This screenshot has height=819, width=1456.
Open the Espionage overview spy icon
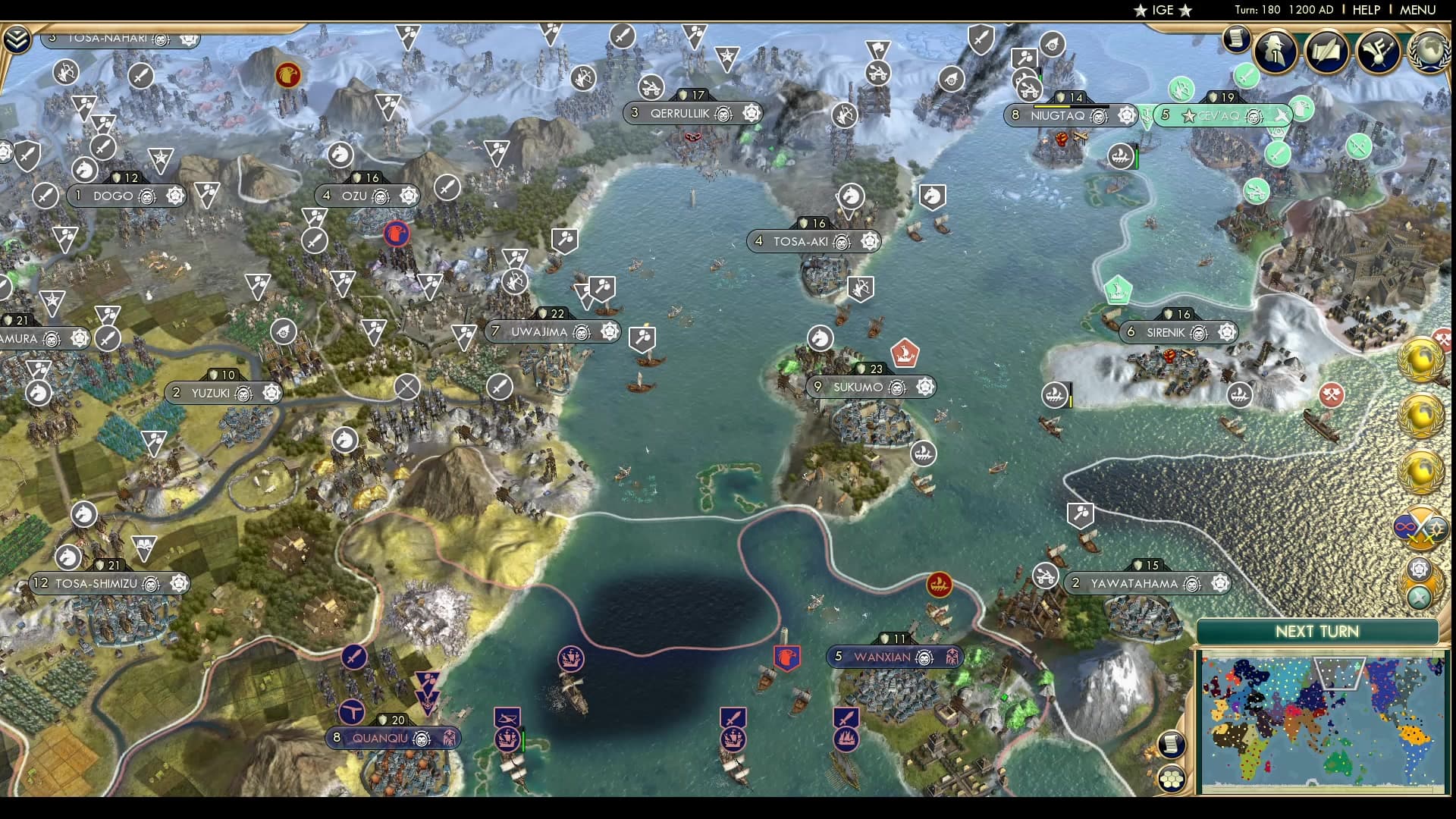click(x=1274, y=53)
